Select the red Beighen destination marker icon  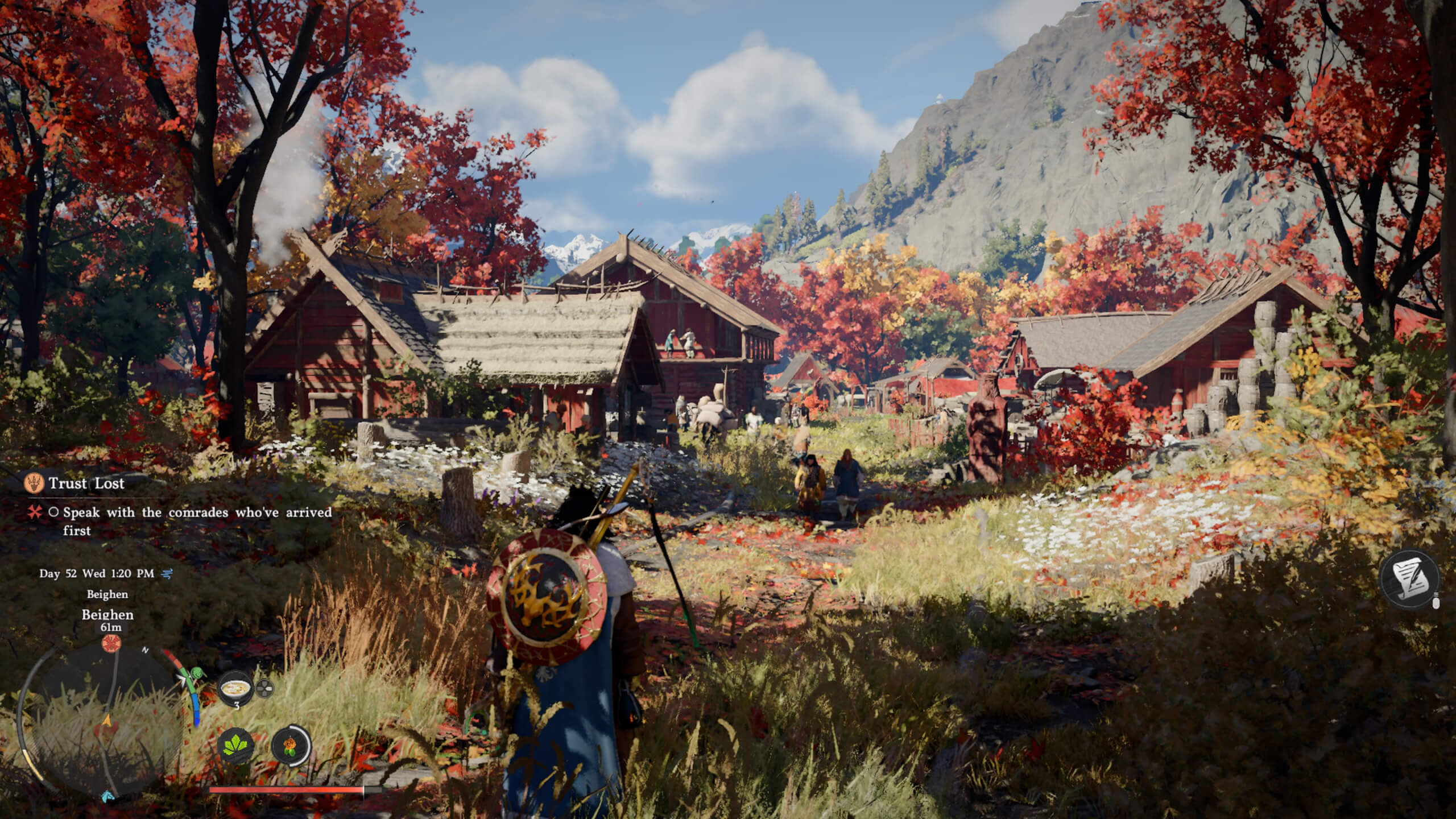click(x=111, y=643)
